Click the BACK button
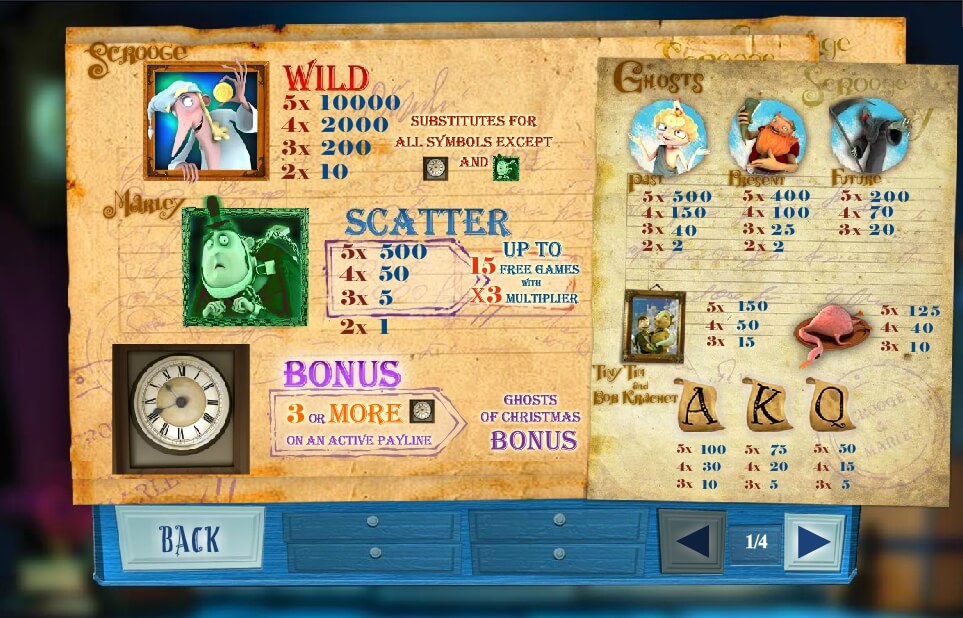 (190, 540)
